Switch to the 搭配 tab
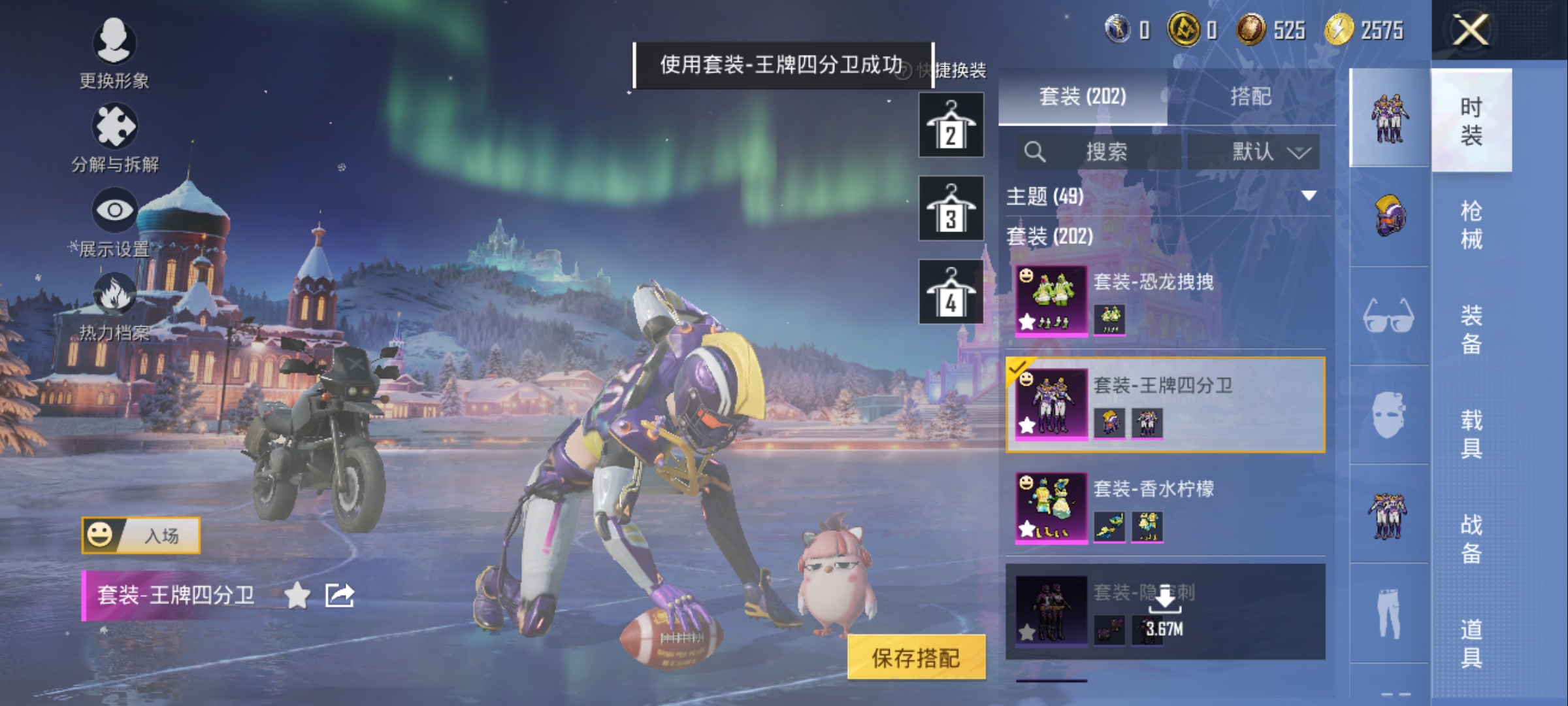Image resolution: width=1568 pixels, height=706 pixels. (x=1250, y=97)
